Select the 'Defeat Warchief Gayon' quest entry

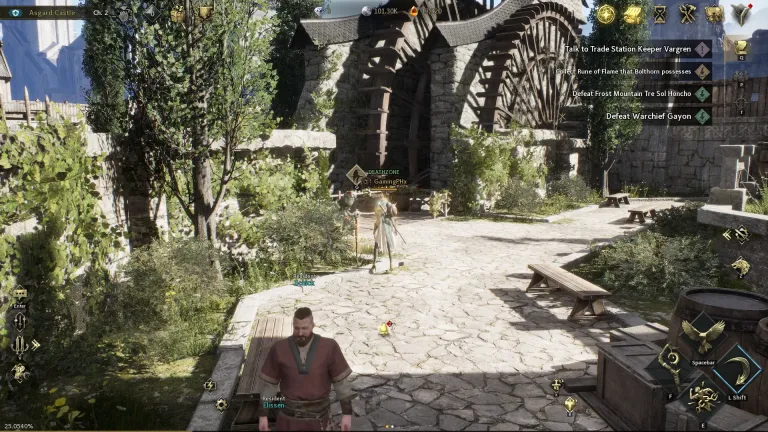pos(650,116)
